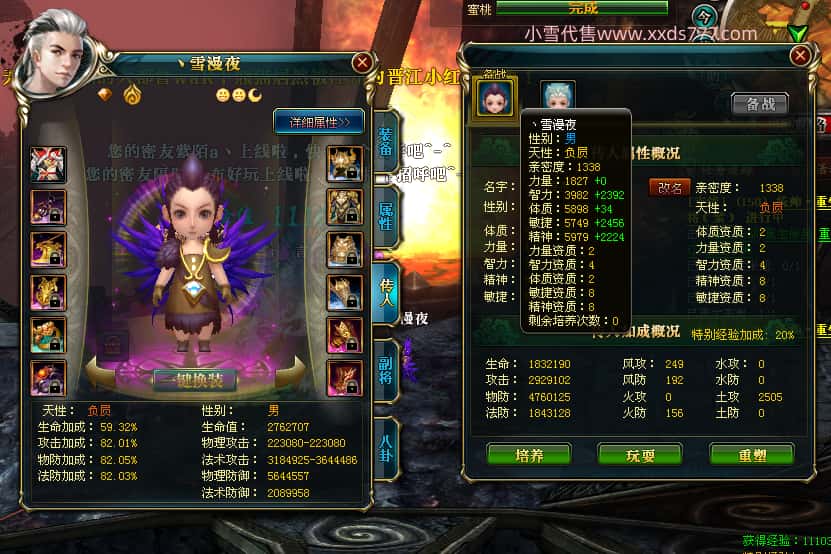Close the successor details window
This screenshot has width=831, height=554.
coord(799,56)
